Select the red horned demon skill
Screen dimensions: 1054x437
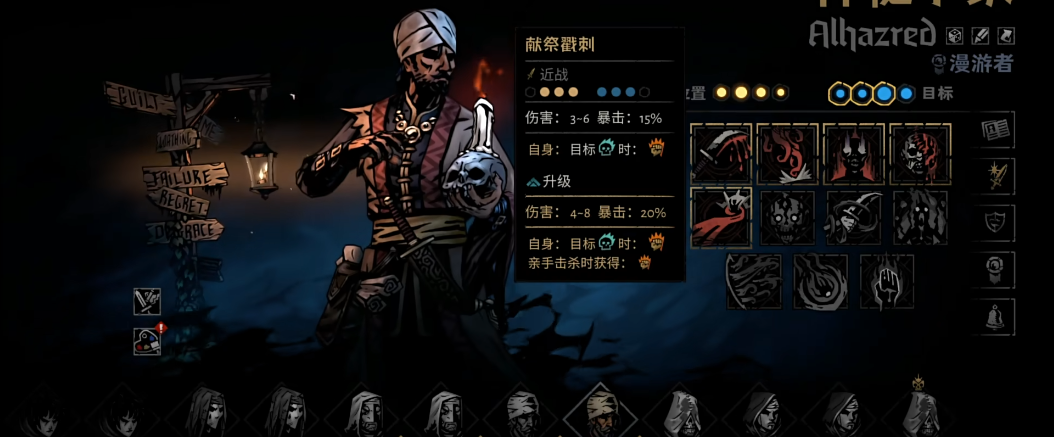[x=853, y=153]
